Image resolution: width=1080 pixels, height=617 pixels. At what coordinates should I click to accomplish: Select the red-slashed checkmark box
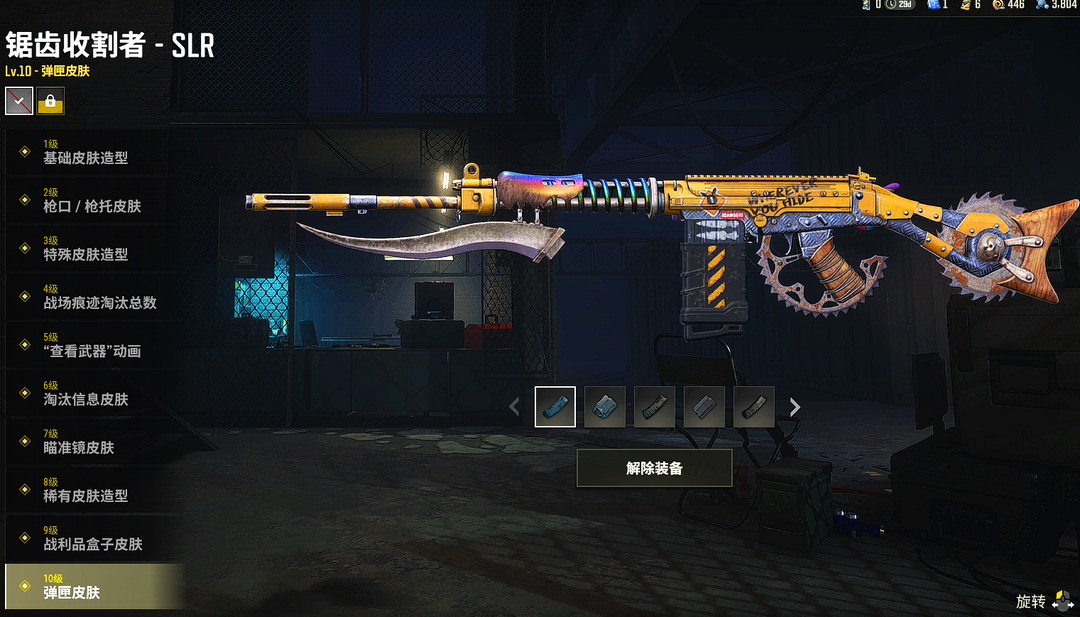point(19,101)
